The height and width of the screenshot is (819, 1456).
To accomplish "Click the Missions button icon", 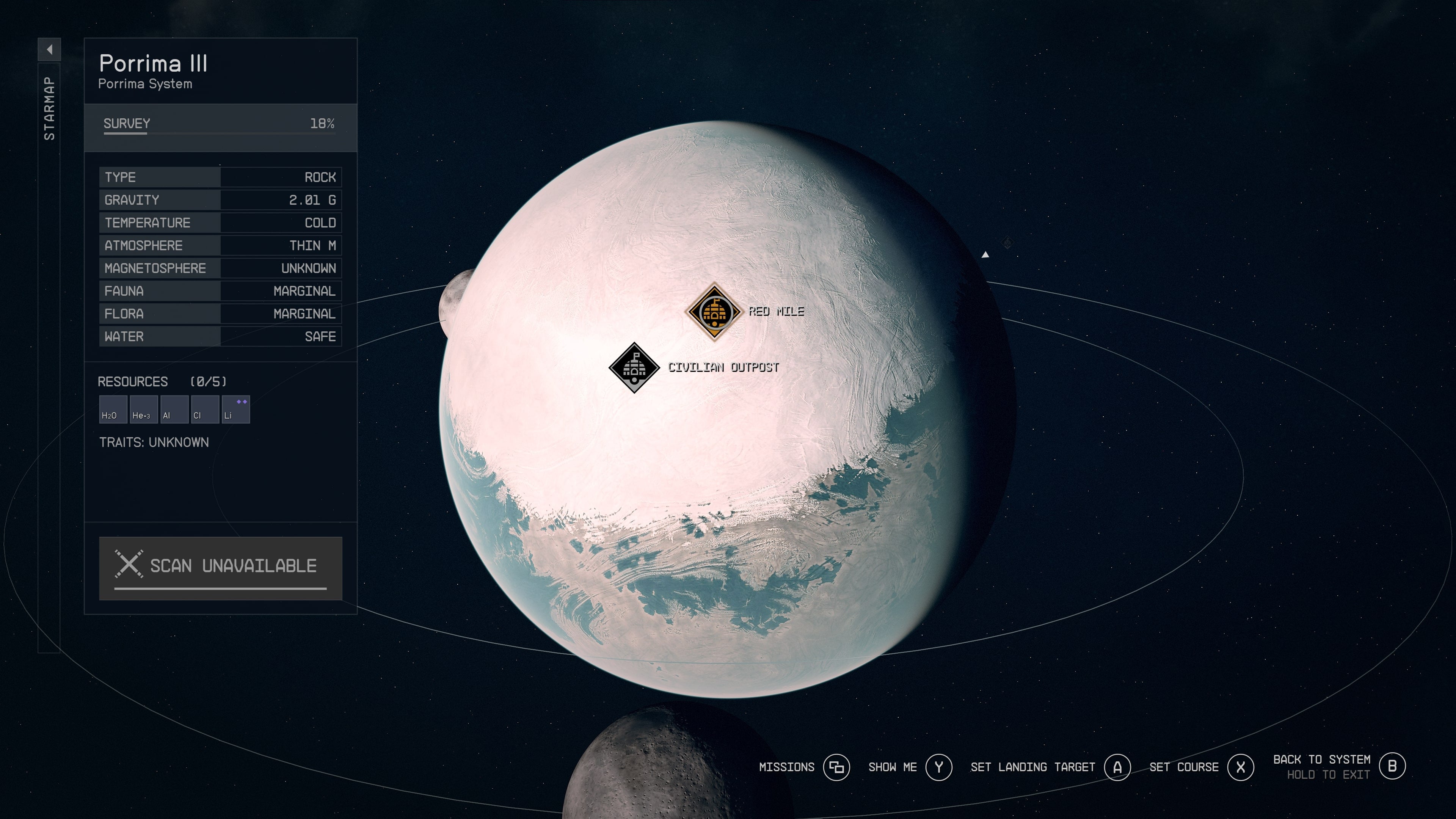I will click(x=836, y=767).
